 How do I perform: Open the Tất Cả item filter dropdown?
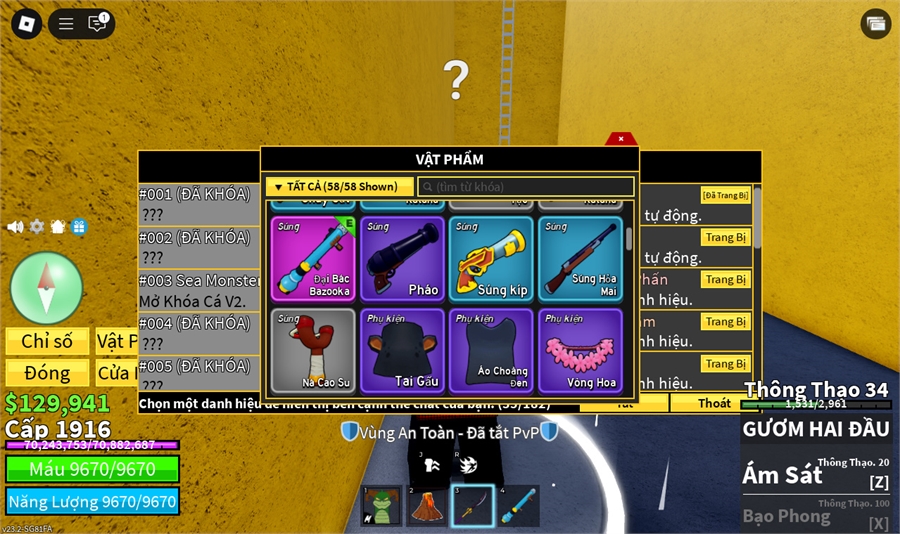coord(340,187)
